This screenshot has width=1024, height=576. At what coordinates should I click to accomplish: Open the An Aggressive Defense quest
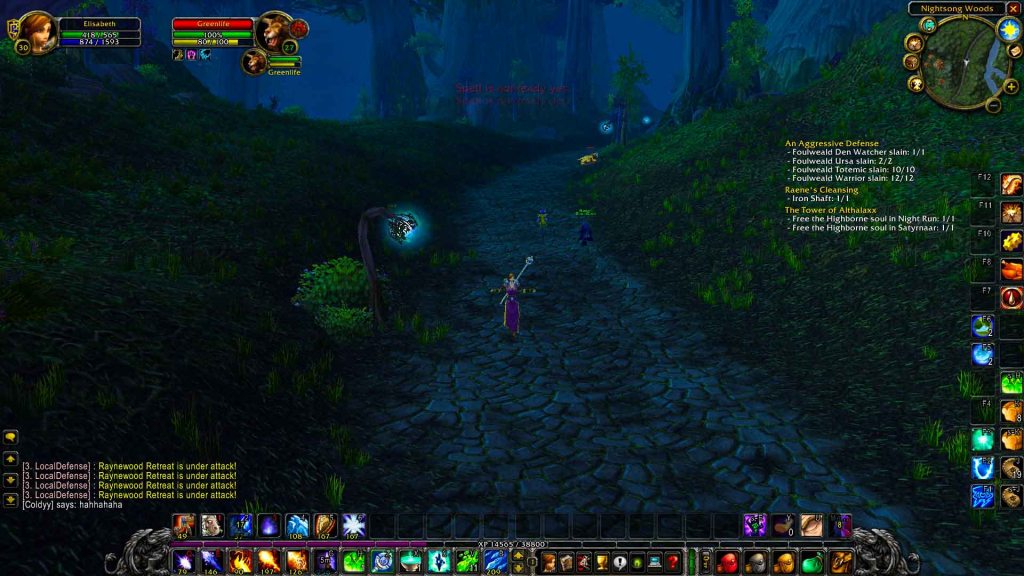831,143
